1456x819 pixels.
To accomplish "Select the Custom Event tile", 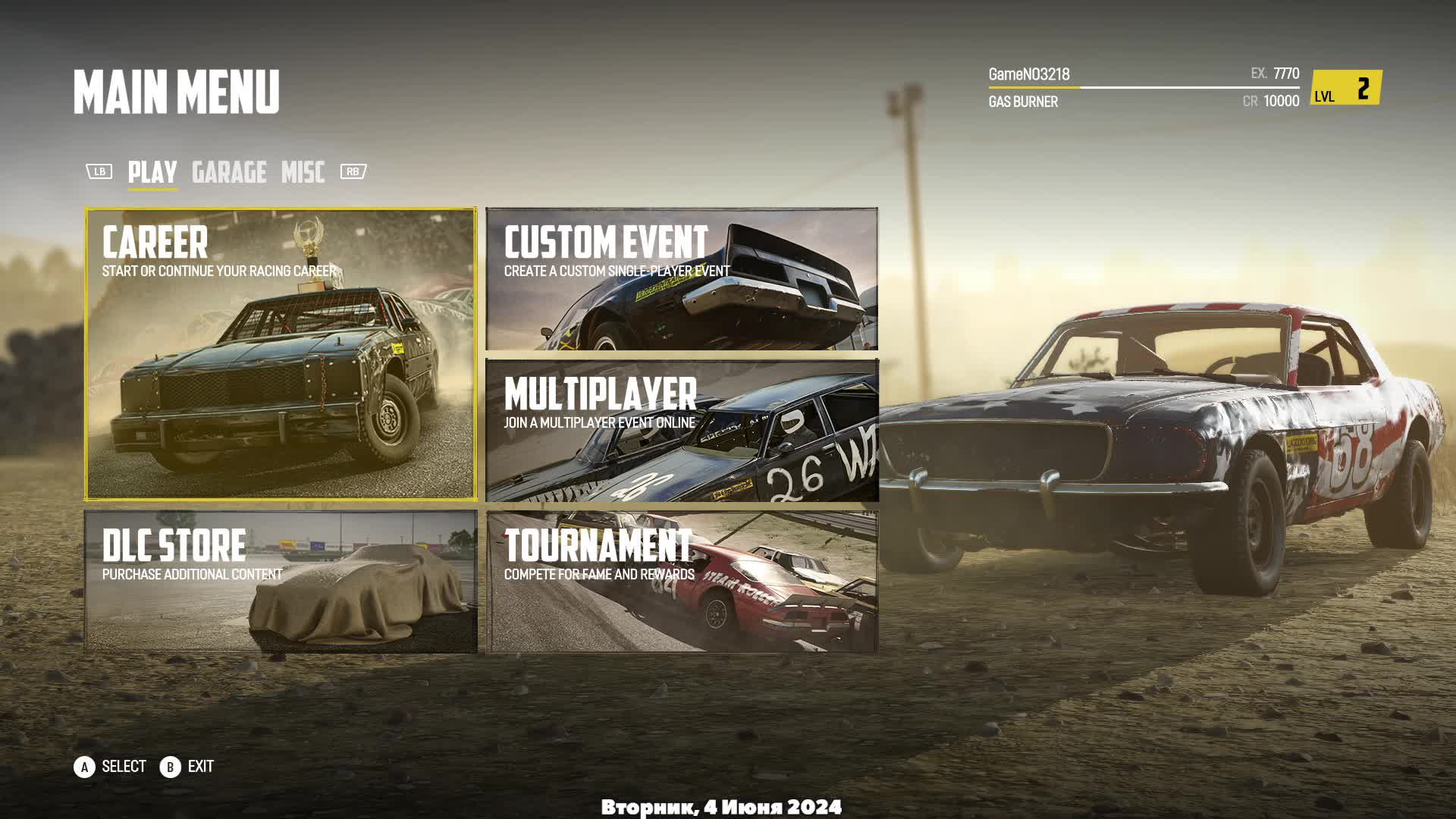I will 681,279.
